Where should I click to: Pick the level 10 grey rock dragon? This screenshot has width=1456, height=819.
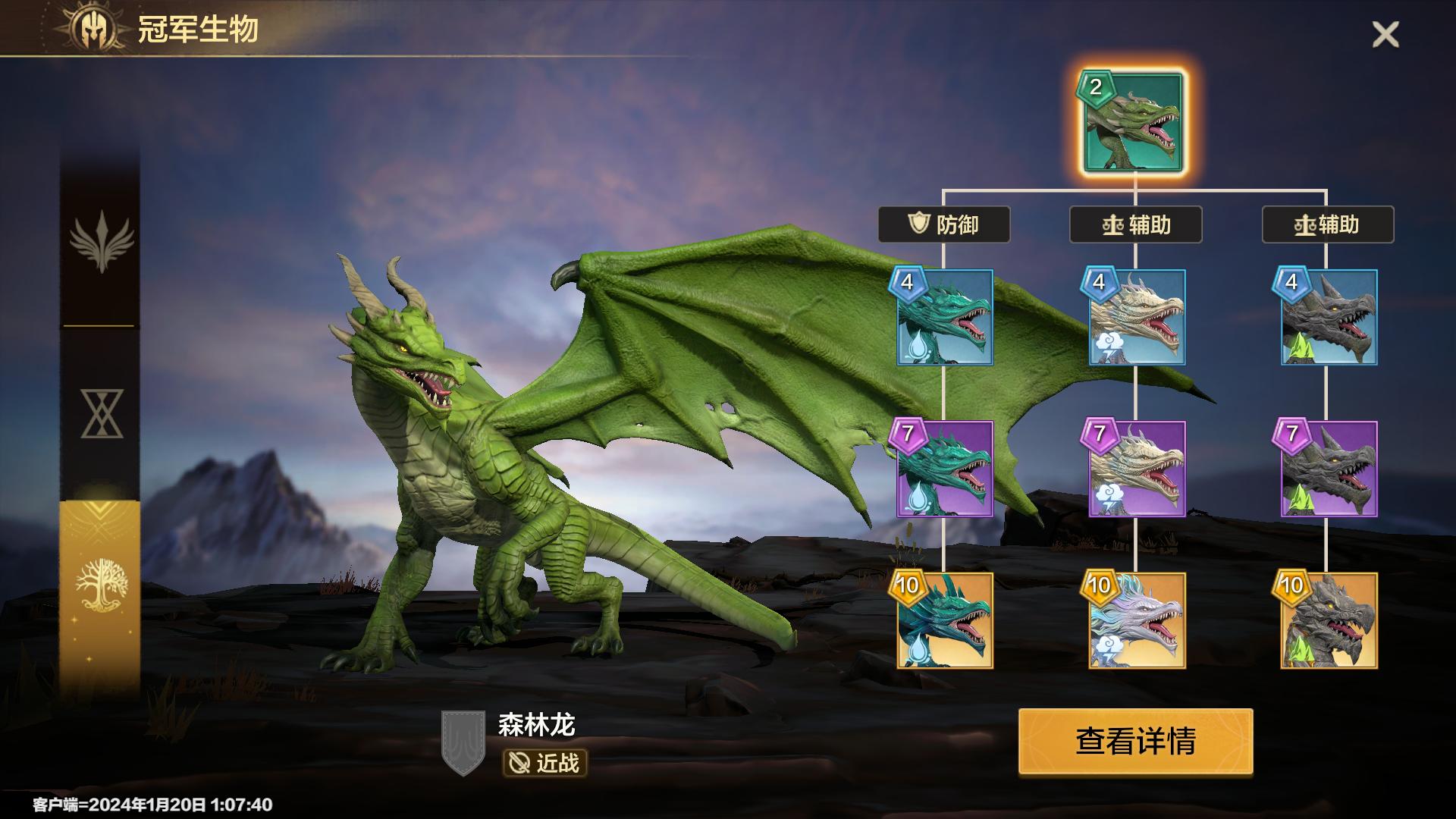tap(1329, 621)
